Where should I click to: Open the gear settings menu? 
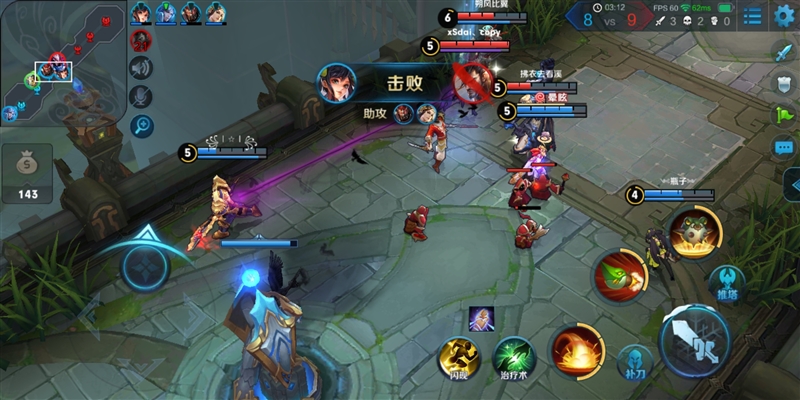tap(784, 14)
